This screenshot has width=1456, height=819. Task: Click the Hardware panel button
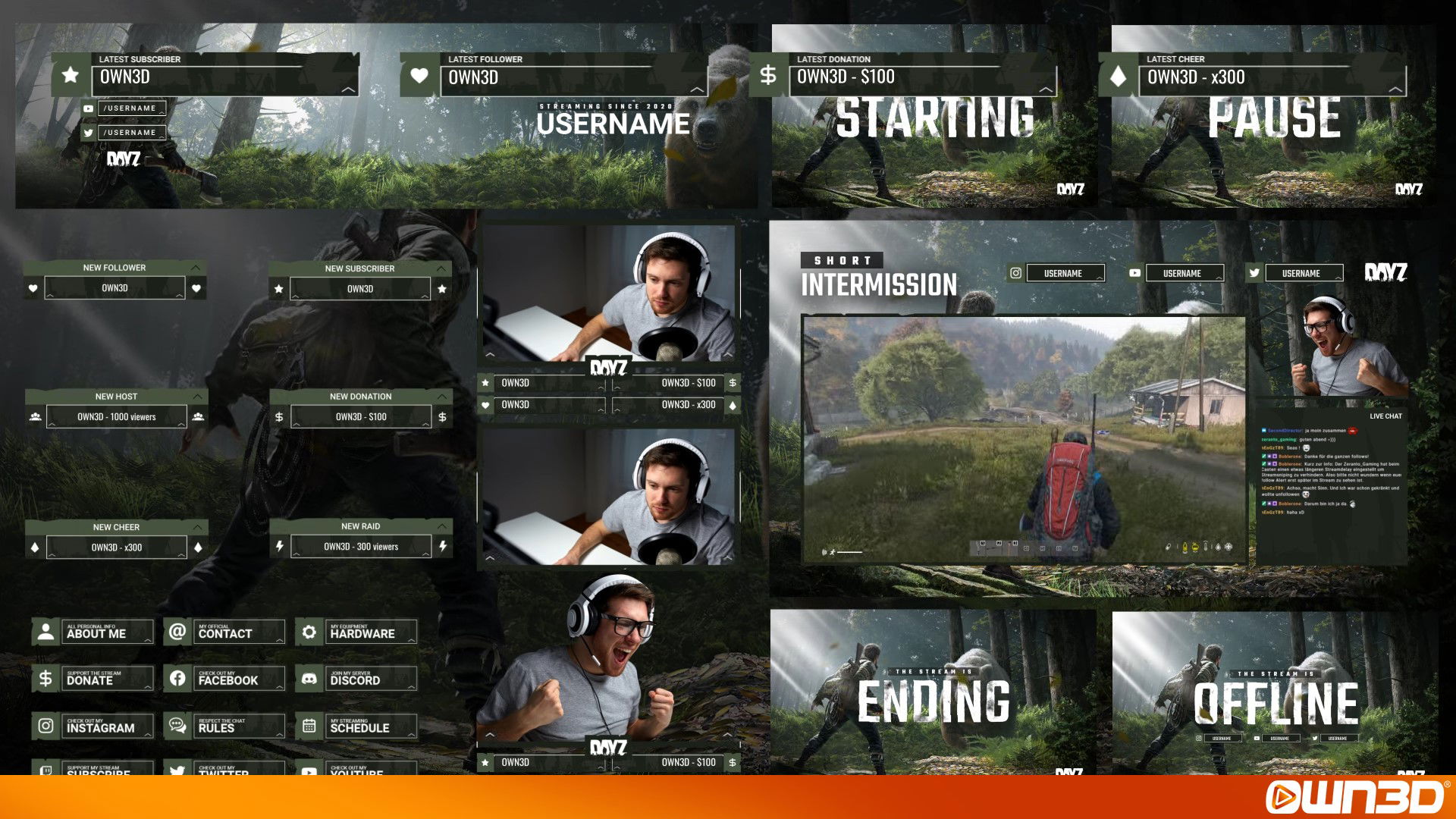click(x=357, y=632)
